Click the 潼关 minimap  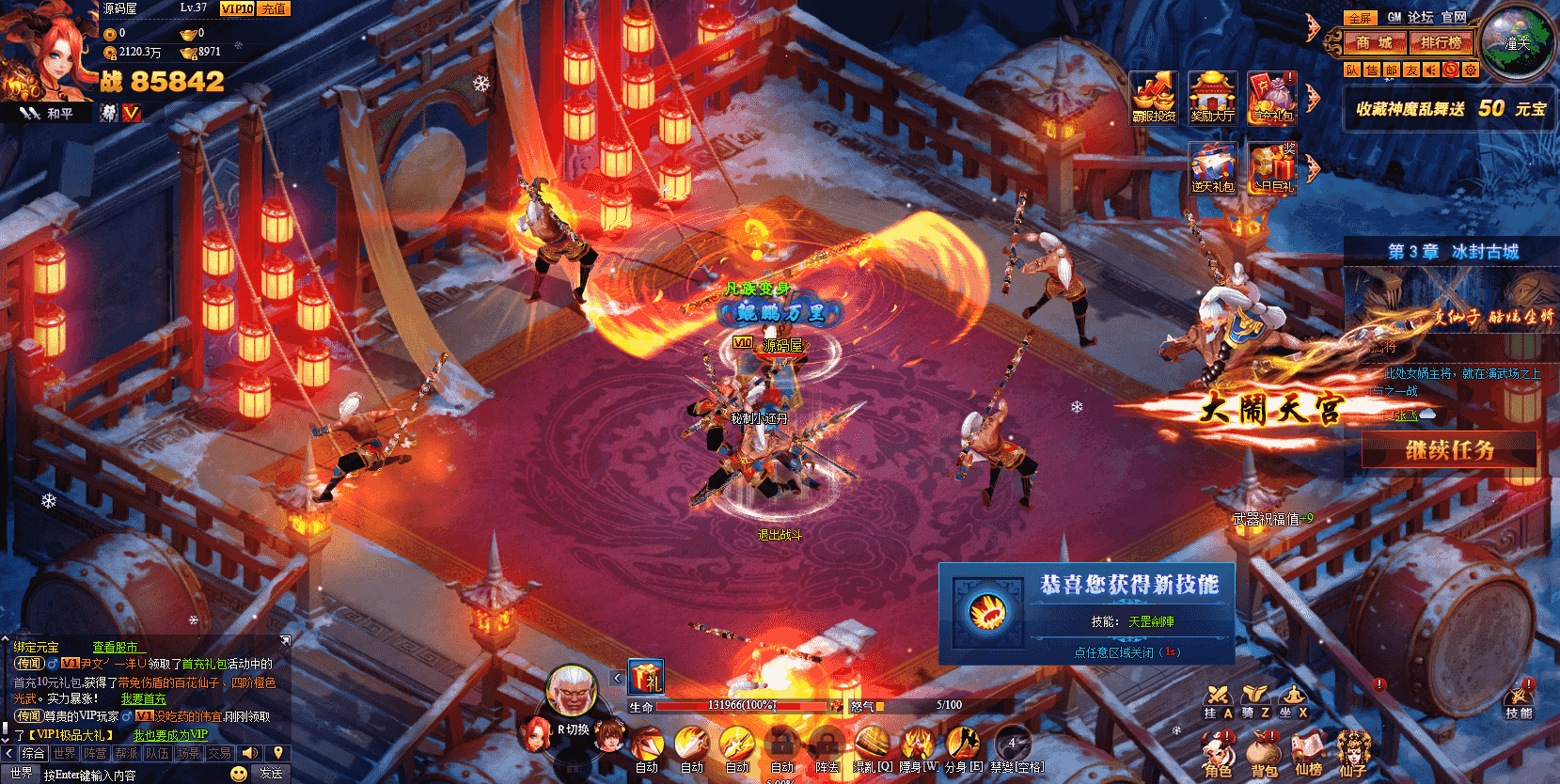point(1516,42)
